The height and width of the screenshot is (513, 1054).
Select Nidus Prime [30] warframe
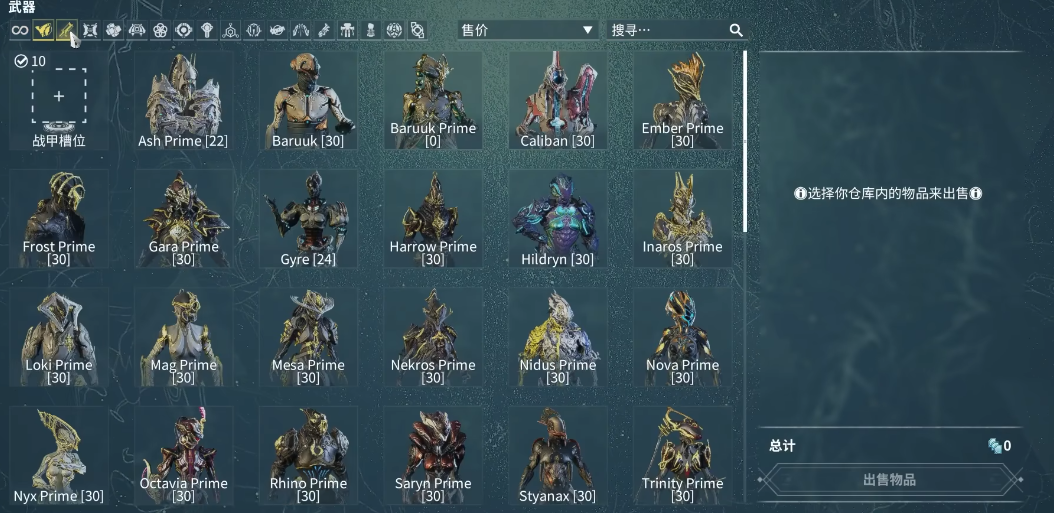[x=557, y=336]
